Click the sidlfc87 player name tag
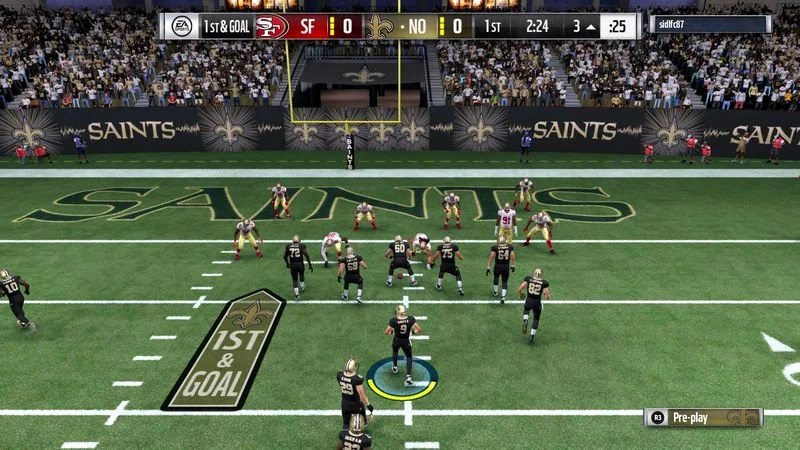 point(710,25)
